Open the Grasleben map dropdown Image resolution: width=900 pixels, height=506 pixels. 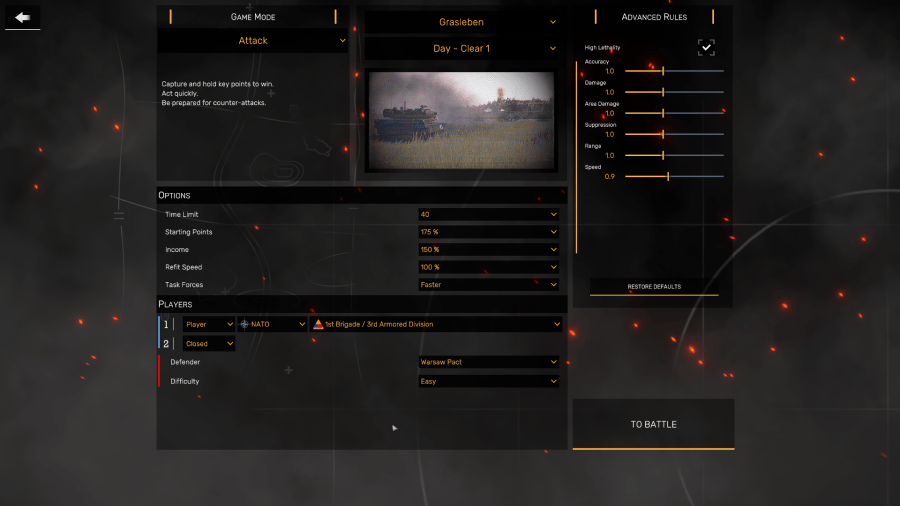click(x=461, y=22)
